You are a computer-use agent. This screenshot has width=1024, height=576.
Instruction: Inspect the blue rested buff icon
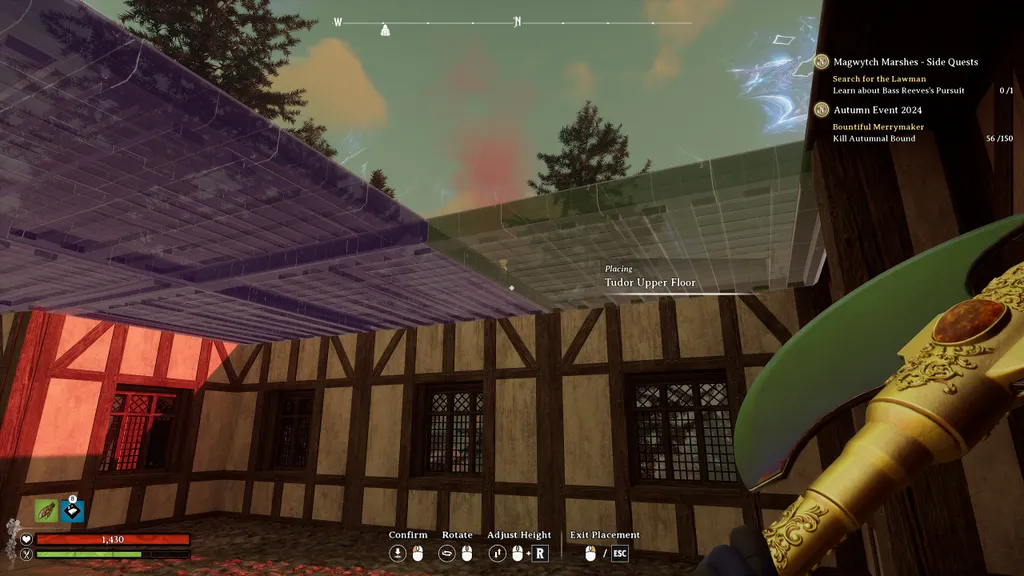click(72, 511)
